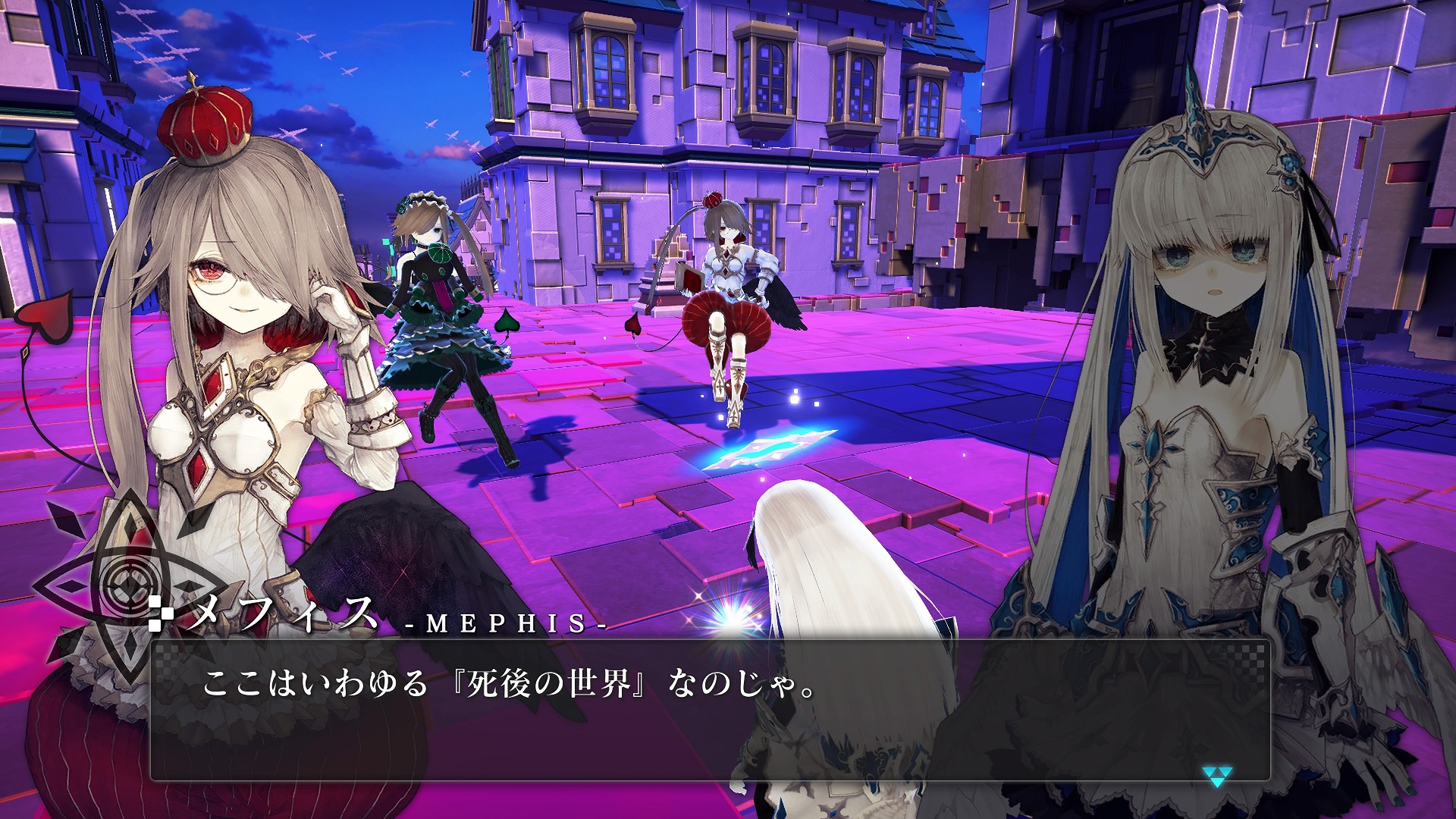Click the purple mansion in the background
This screenshot has height=819, width=1456.
click(758, 121)
